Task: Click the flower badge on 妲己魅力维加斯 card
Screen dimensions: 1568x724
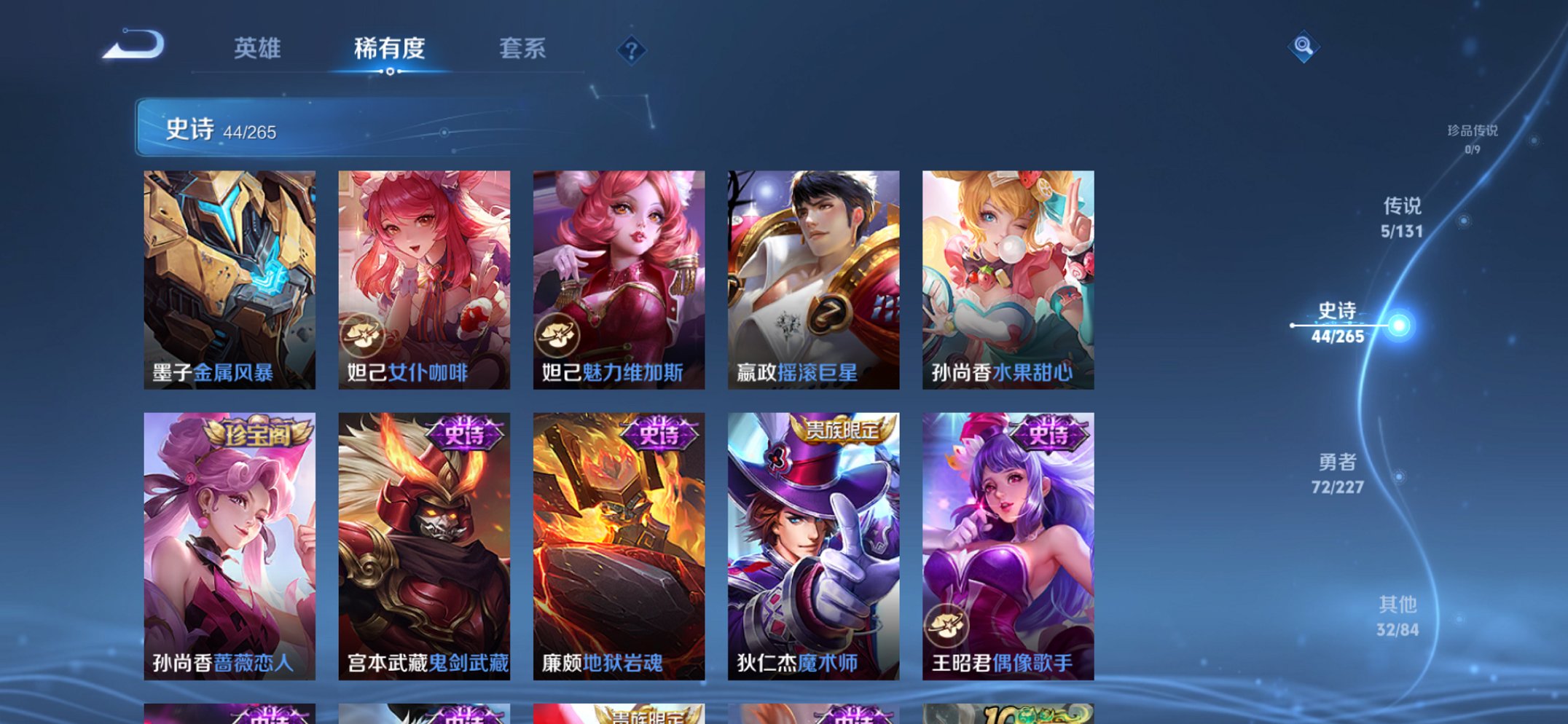Action: click(559, 335)
